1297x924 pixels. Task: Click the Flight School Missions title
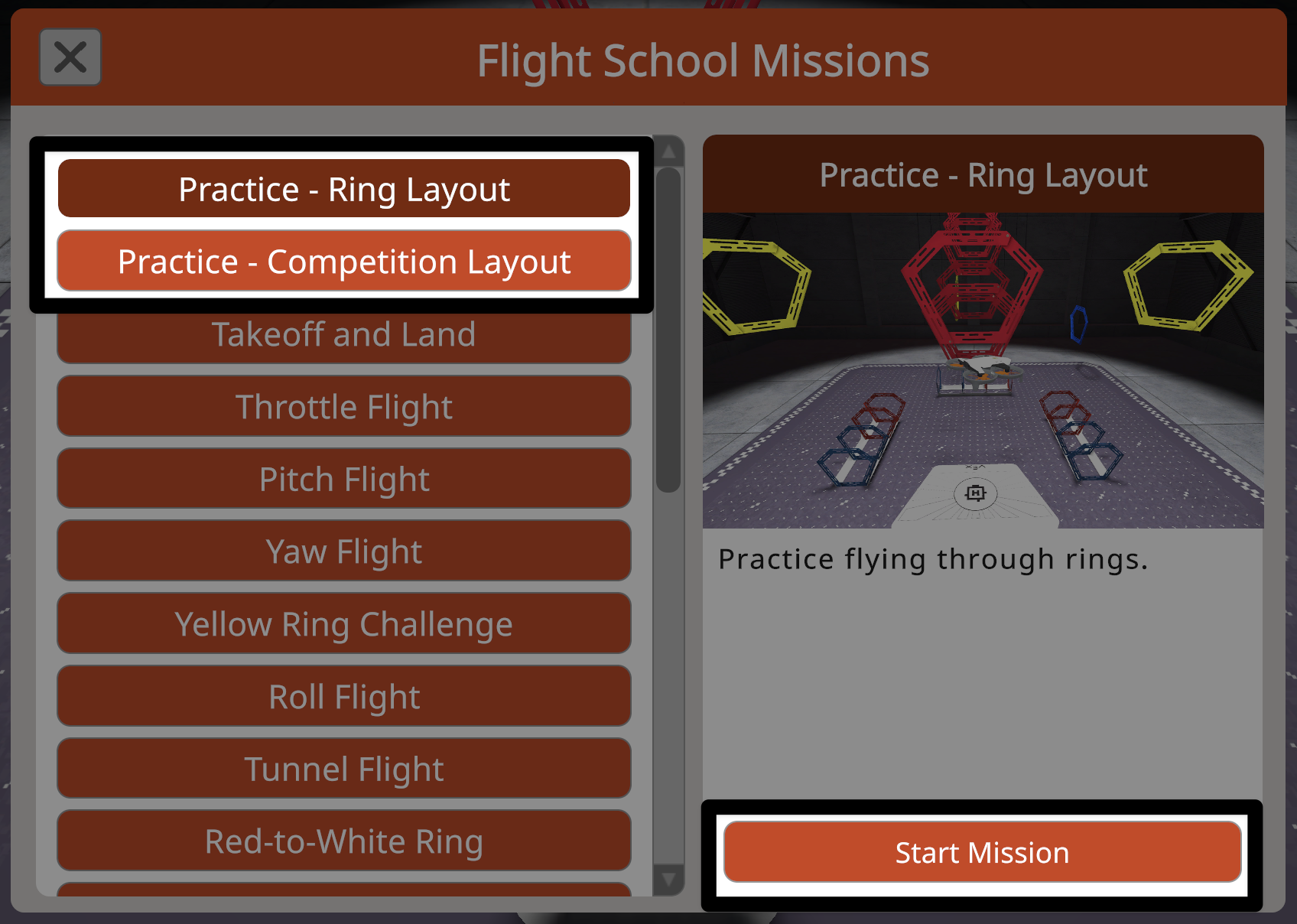pos(703,61)
